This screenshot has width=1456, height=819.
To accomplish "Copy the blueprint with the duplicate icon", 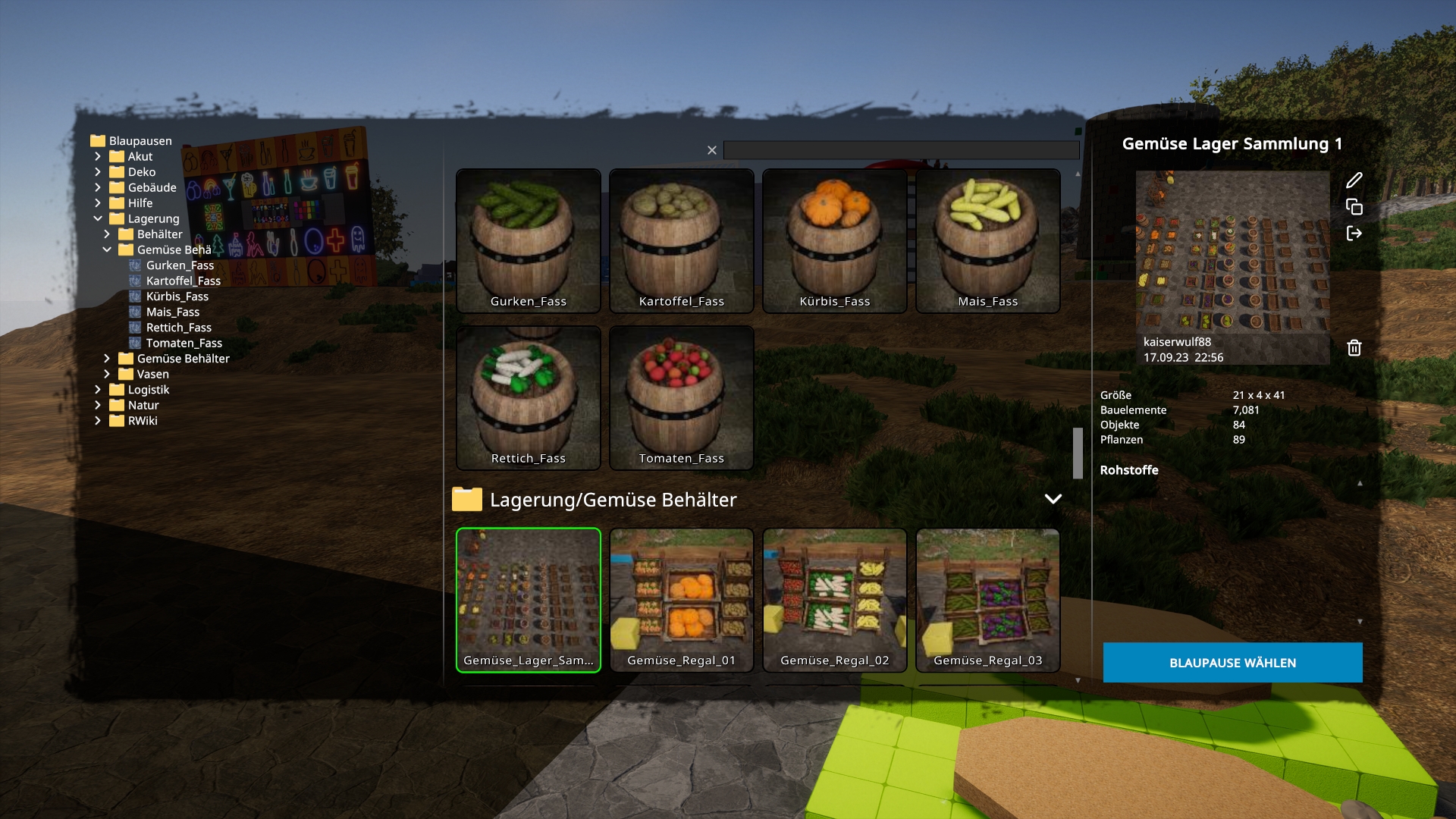I will [1354, 207].
